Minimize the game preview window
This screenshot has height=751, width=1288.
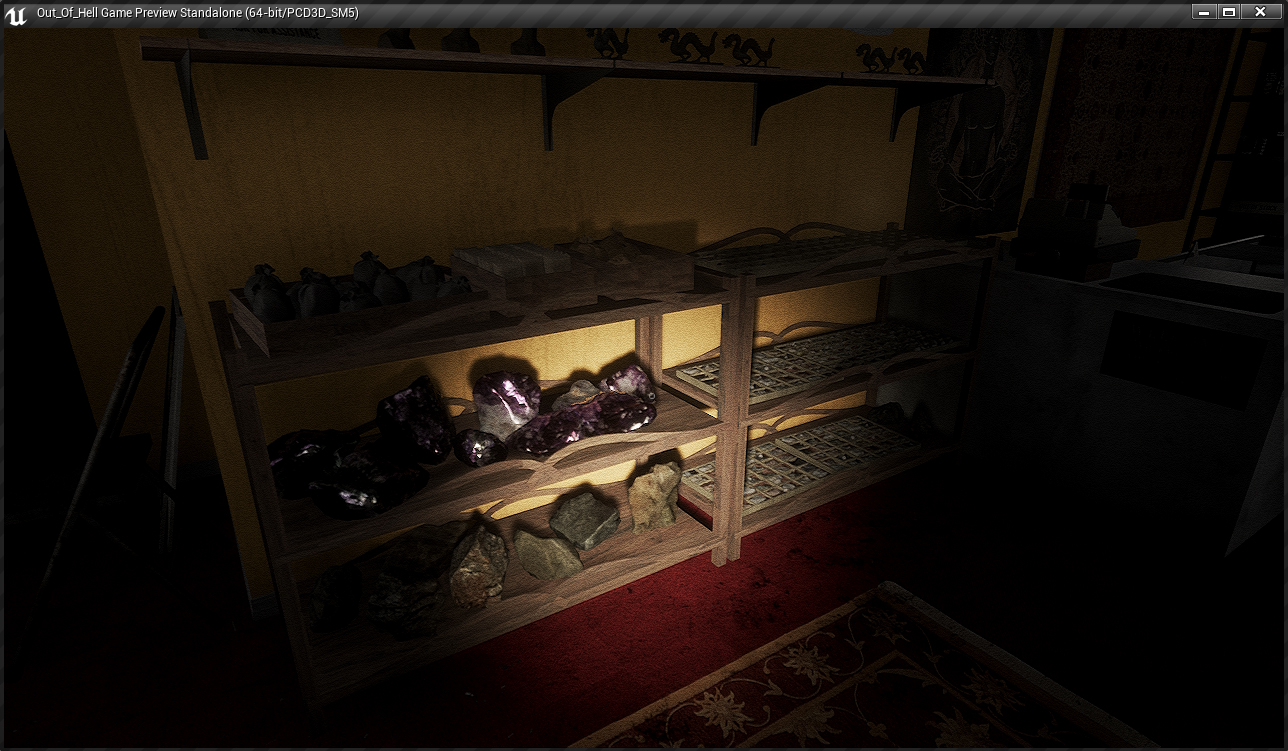(1203, 12)
